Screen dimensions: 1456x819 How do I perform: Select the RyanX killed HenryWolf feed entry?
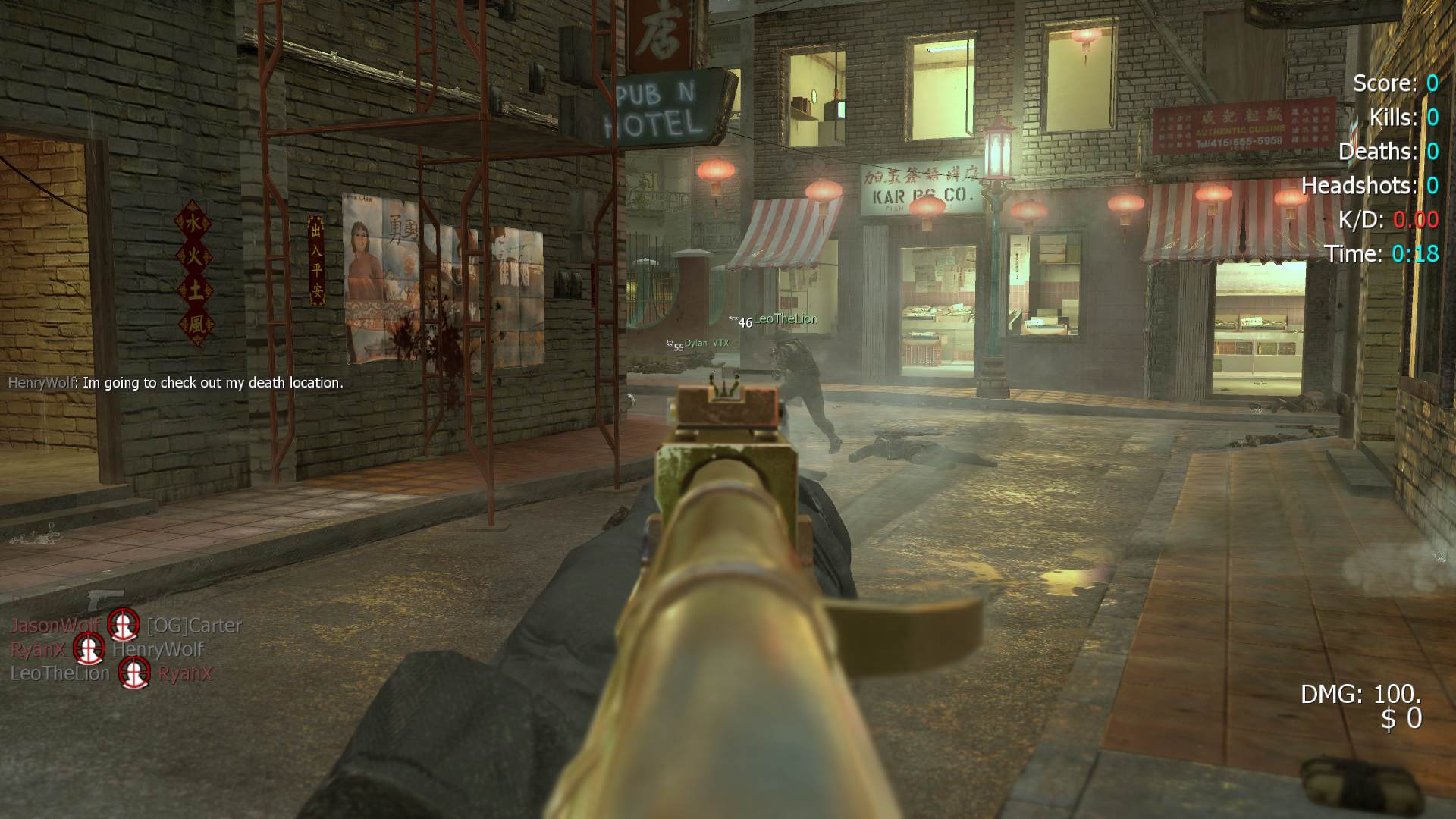(107, 649)
